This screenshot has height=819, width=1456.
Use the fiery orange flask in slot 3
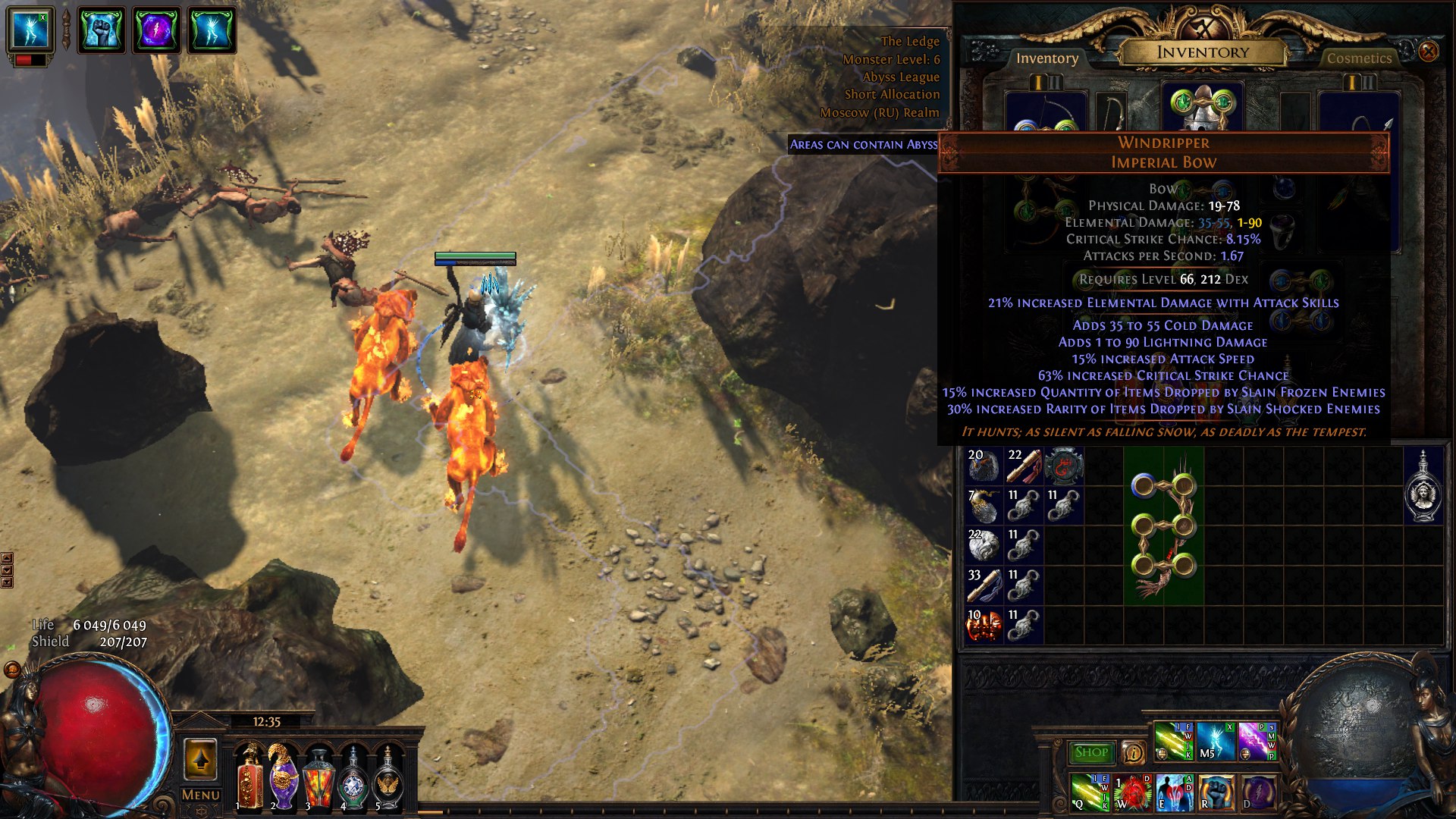point(318,777)
